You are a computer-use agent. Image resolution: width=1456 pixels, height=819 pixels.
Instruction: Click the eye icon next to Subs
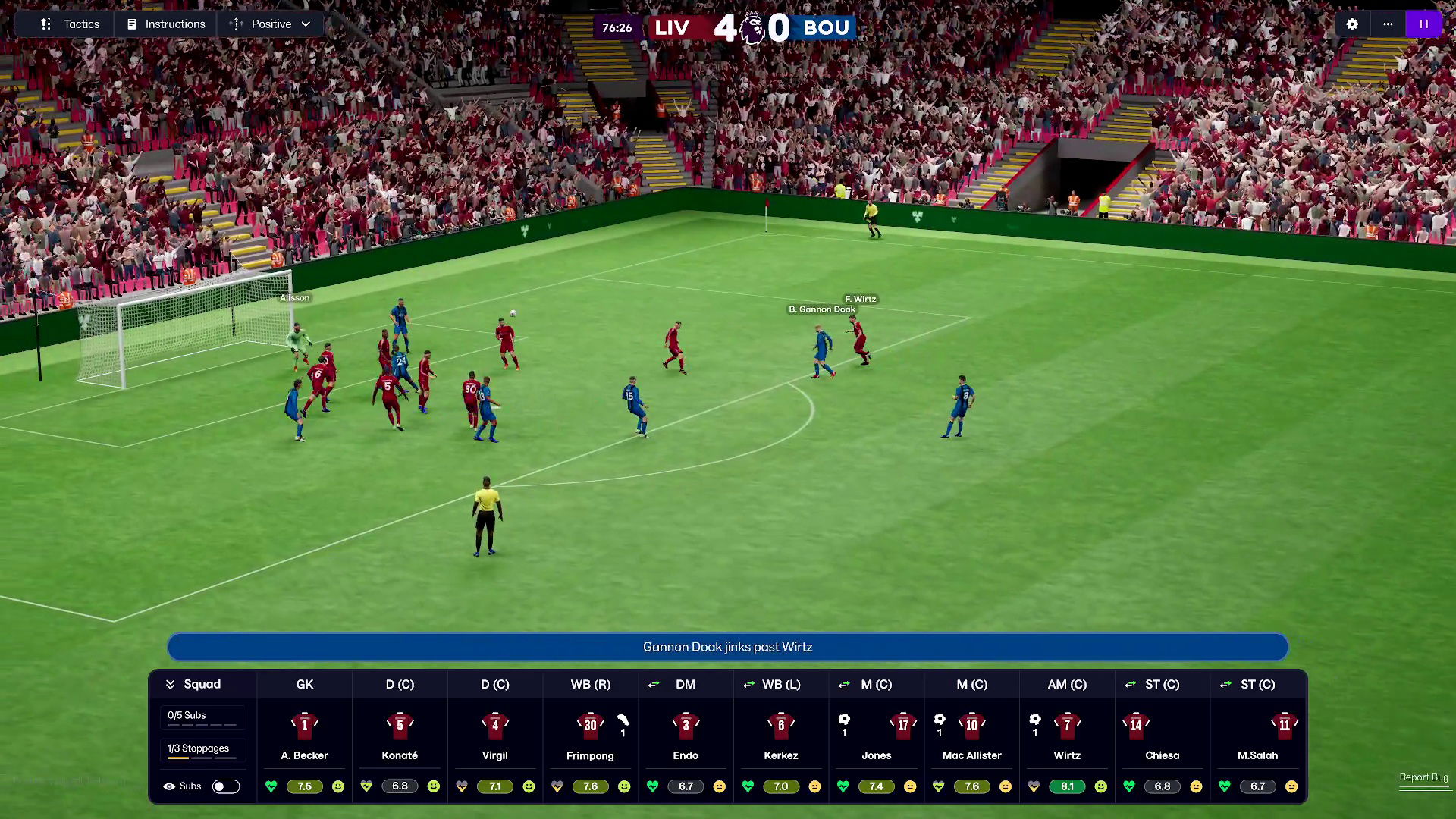(x=168, y=786)
